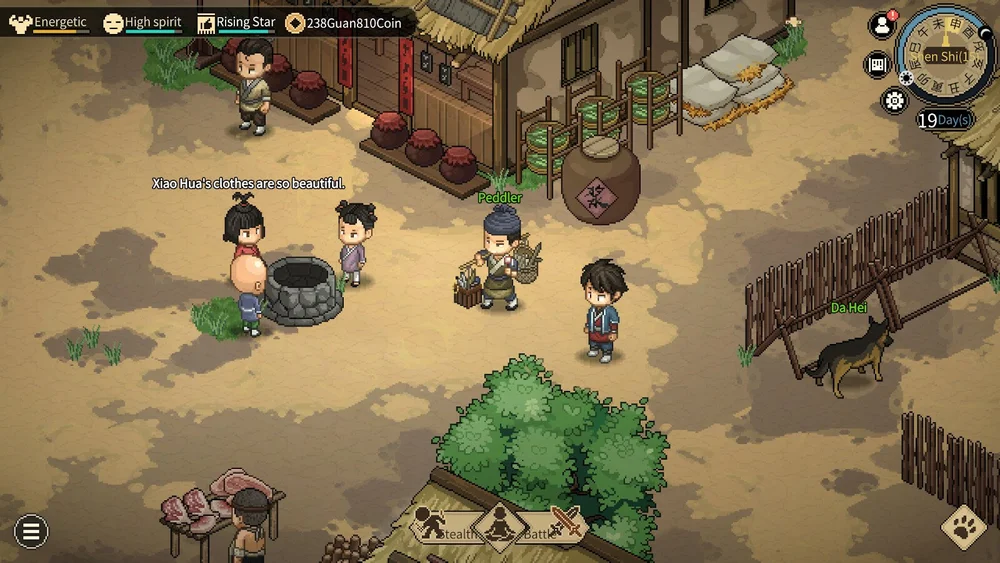Open the character profile icon with alert

pos(881,27)
